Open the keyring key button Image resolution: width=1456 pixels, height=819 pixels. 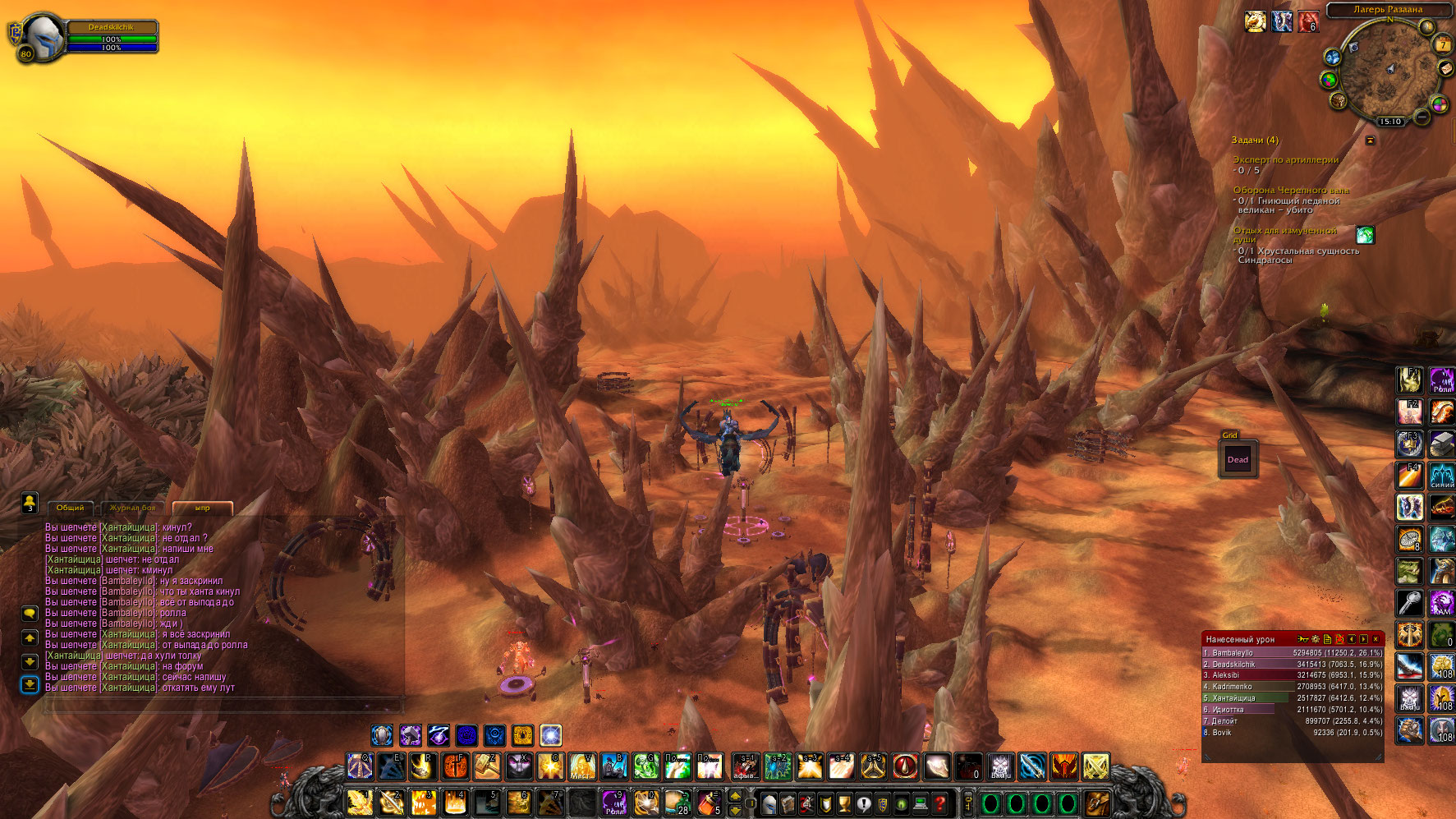coord(968,803)
